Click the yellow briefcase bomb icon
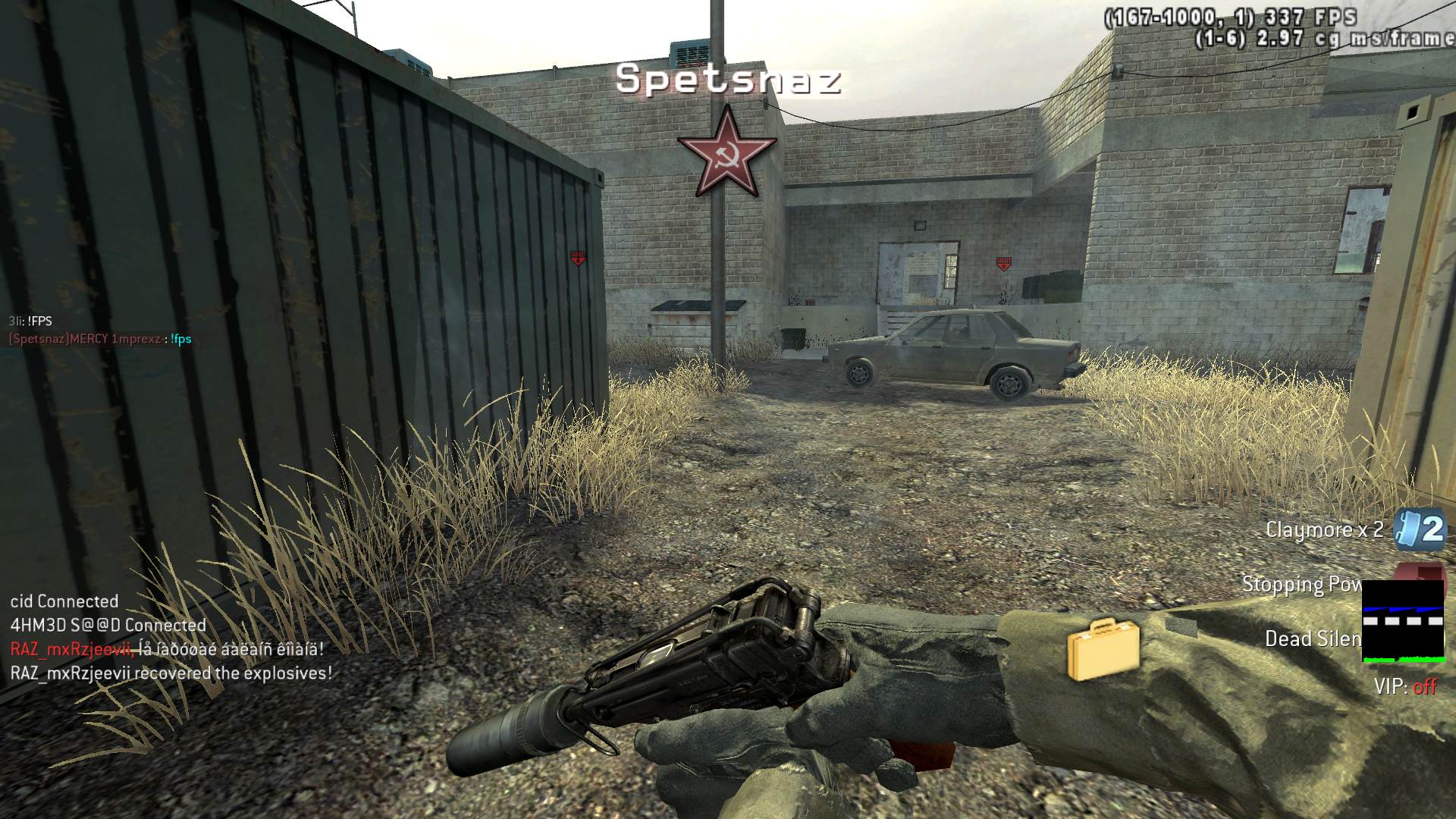Image resolution: width=1456 pixels, height=819 pixels. click(1103, 649)
